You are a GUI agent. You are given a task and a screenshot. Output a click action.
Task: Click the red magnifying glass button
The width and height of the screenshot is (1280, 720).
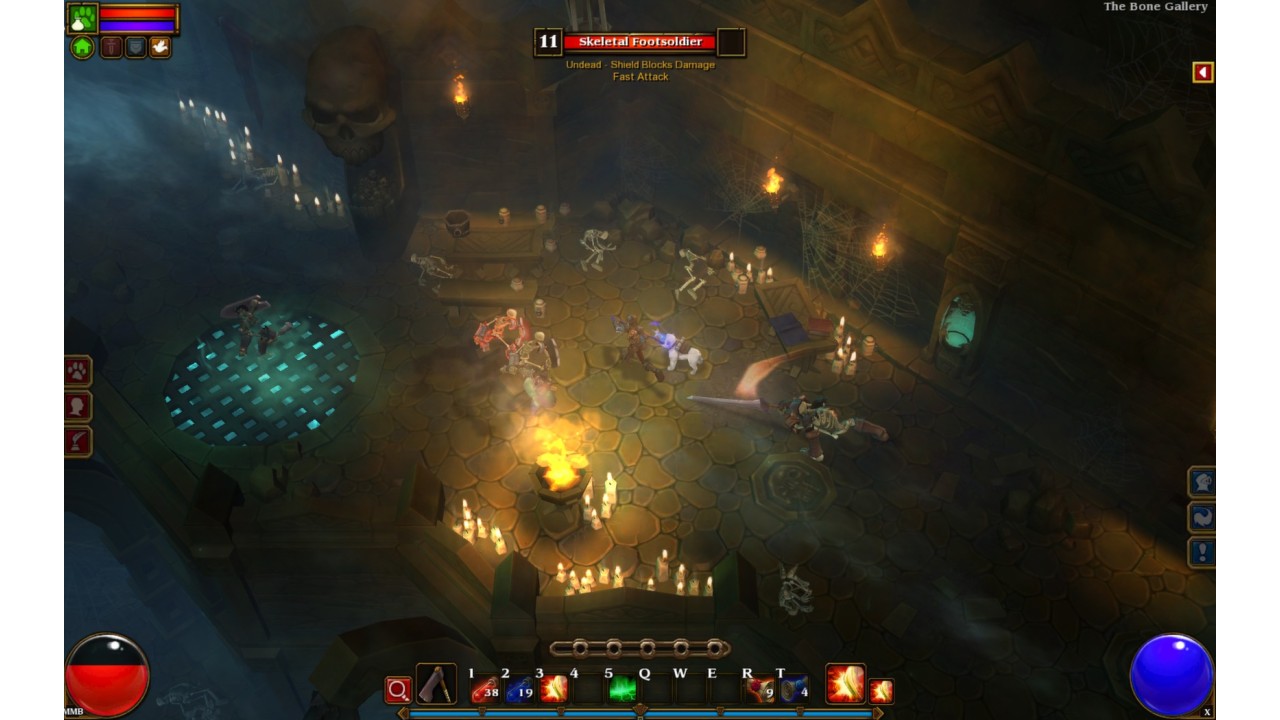398,690
